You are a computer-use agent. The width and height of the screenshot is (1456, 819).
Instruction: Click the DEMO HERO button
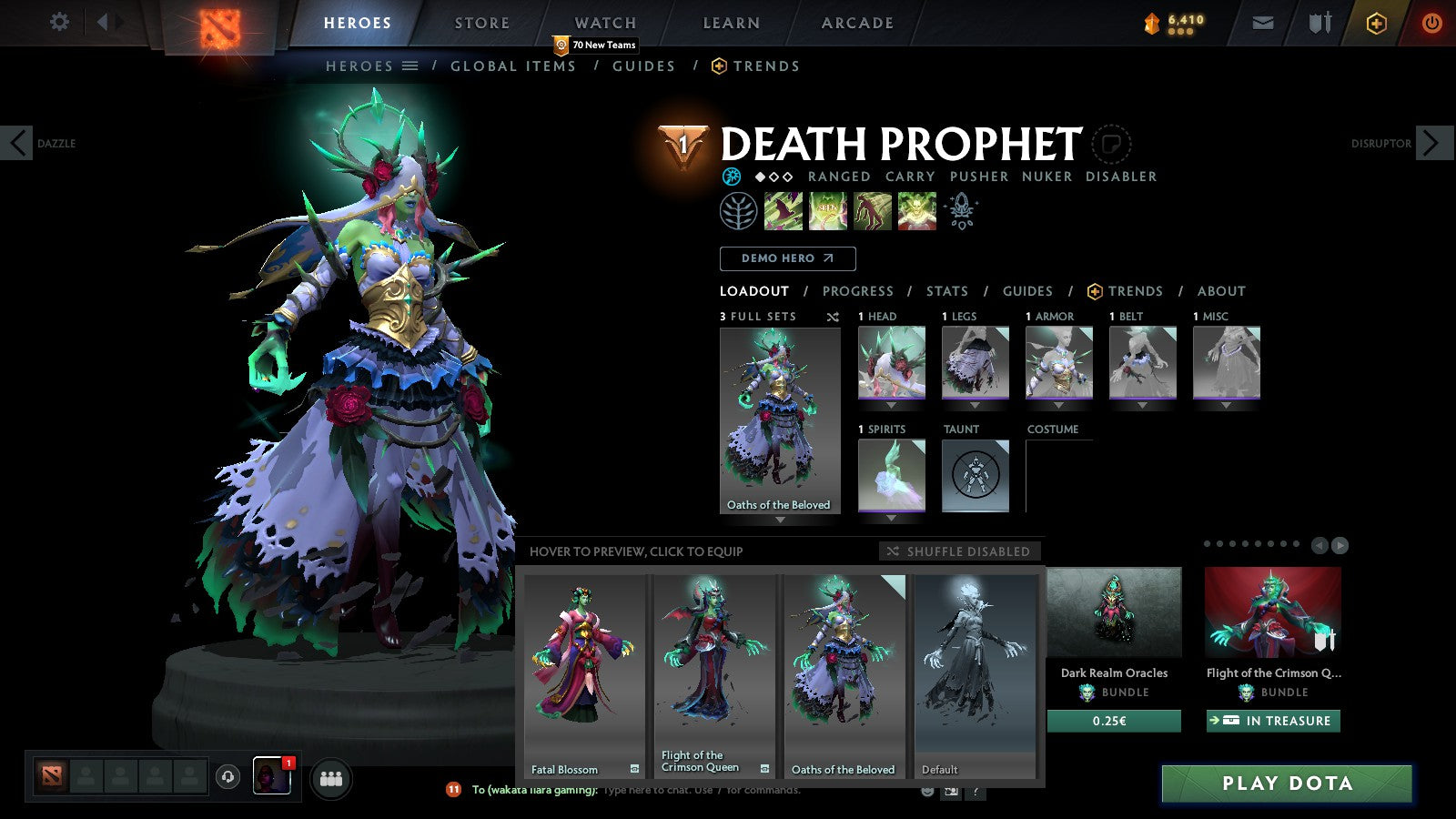pos(787,258)
